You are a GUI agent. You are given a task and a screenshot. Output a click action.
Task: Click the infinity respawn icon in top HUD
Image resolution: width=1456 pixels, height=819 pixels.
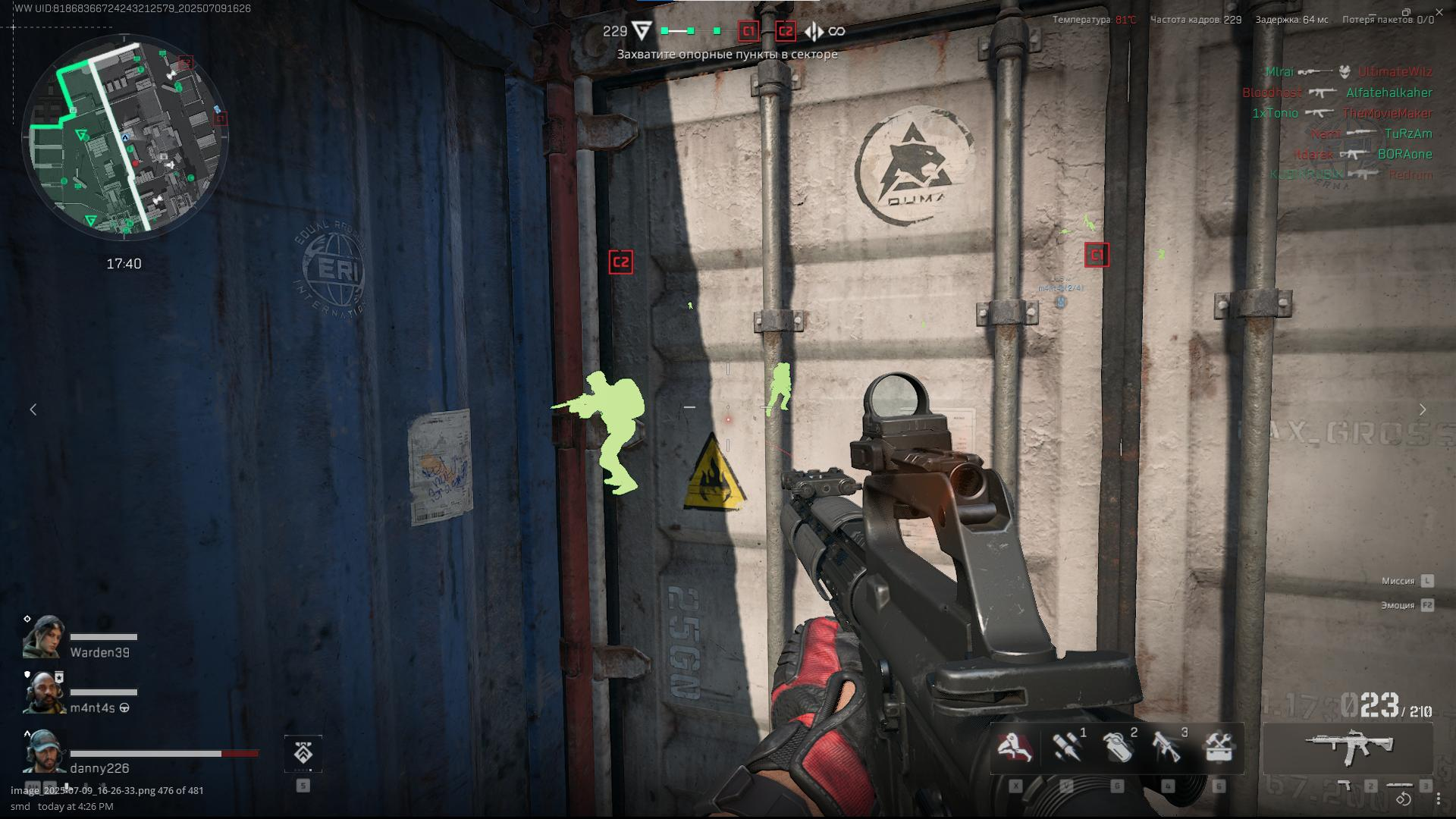point(837,31)
